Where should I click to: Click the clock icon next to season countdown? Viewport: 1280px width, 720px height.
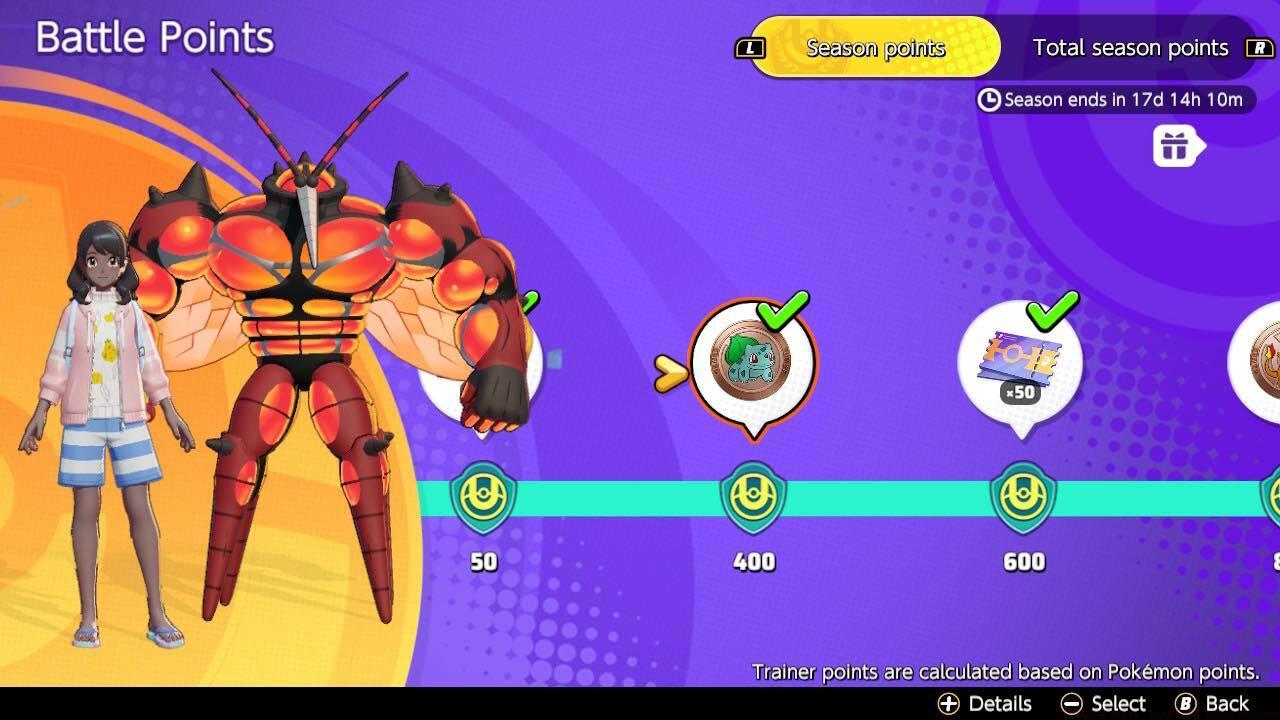pos(986,100)
